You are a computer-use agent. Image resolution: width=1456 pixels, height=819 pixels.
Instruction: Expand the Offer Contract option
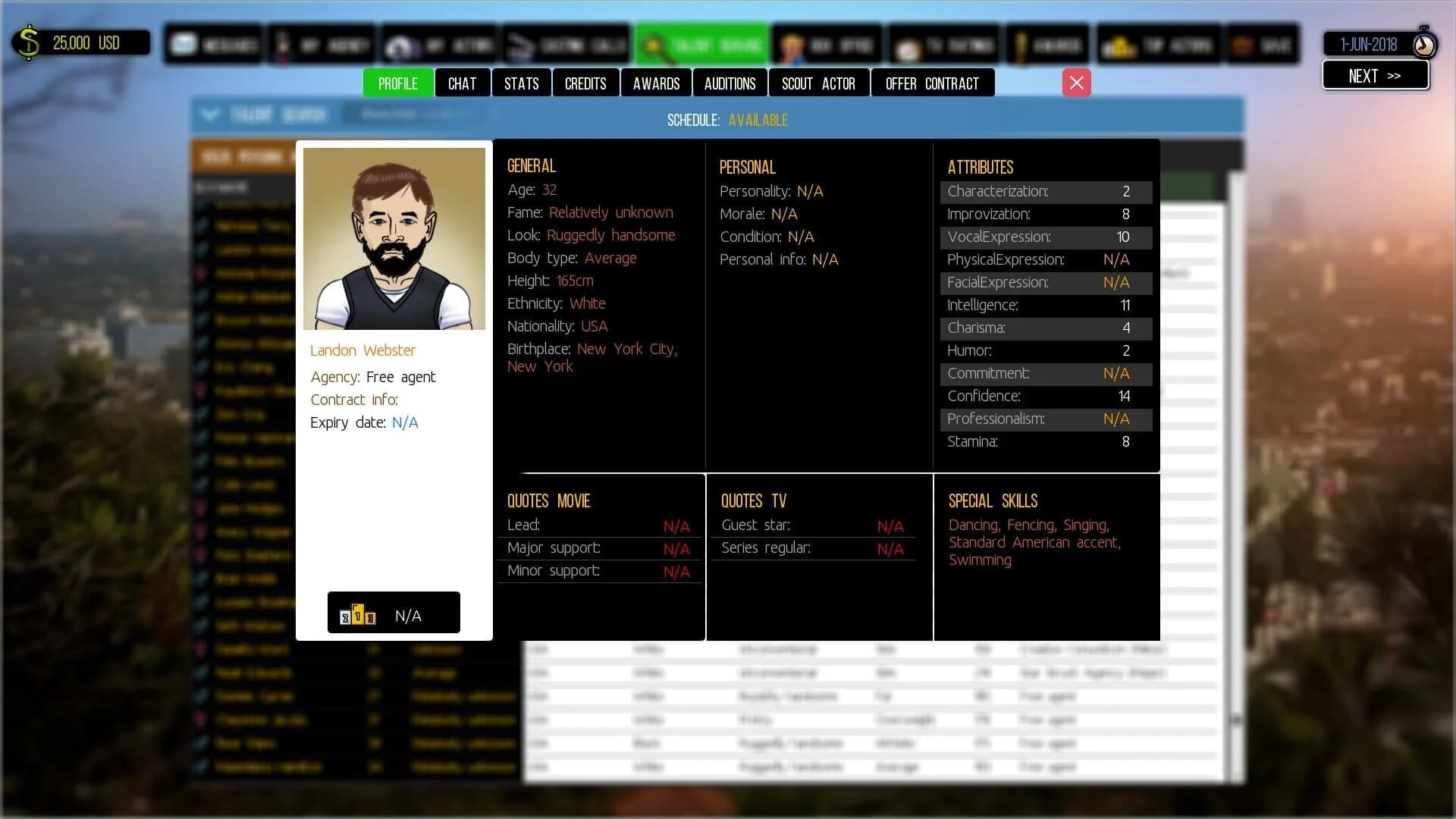(x=933, y=83)
